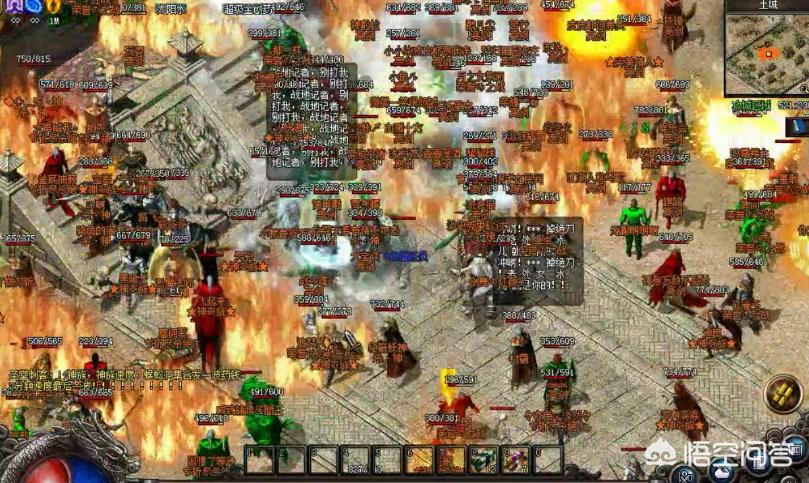Select the blue swirl buff icon
The width and height of the screenshot is (809, 483).
[x=33, y=5]
